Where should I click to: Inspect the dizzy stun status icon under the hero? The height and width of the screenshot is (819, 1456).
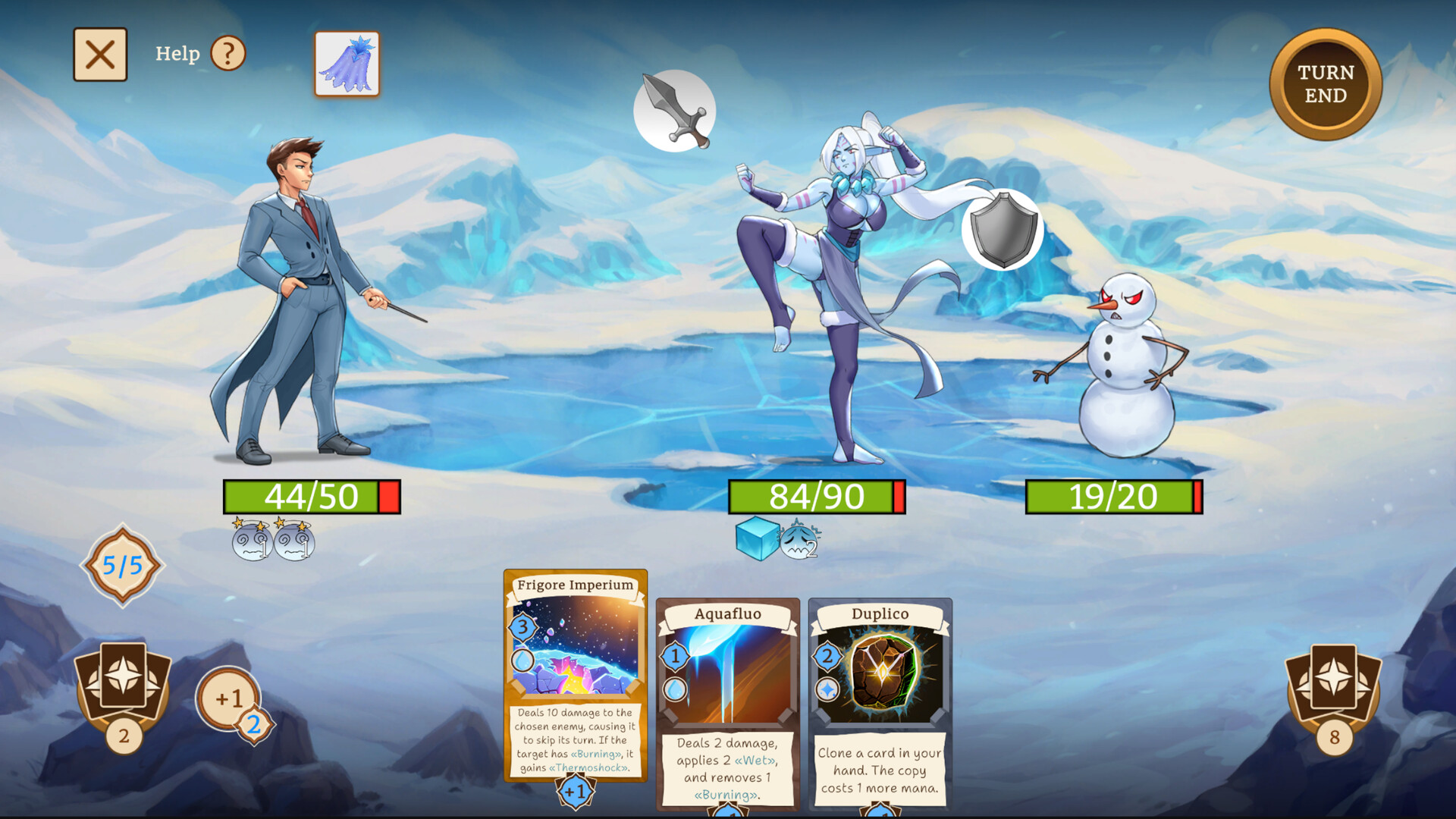click(x=250, y=543)
